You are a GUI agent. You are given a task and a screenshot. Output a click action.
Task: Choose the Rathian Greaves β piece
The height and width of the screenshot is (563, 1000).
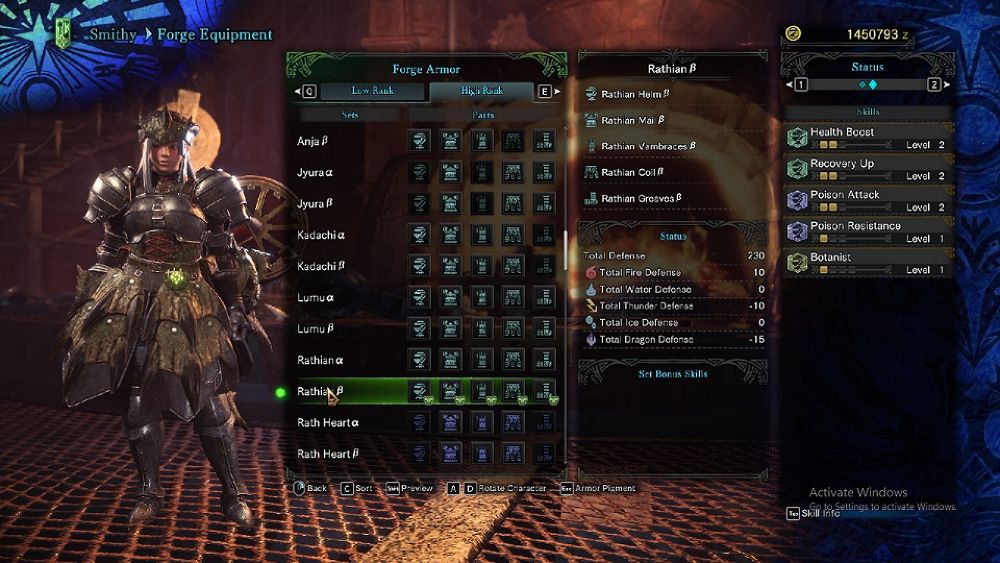click(x=641, y=198)
